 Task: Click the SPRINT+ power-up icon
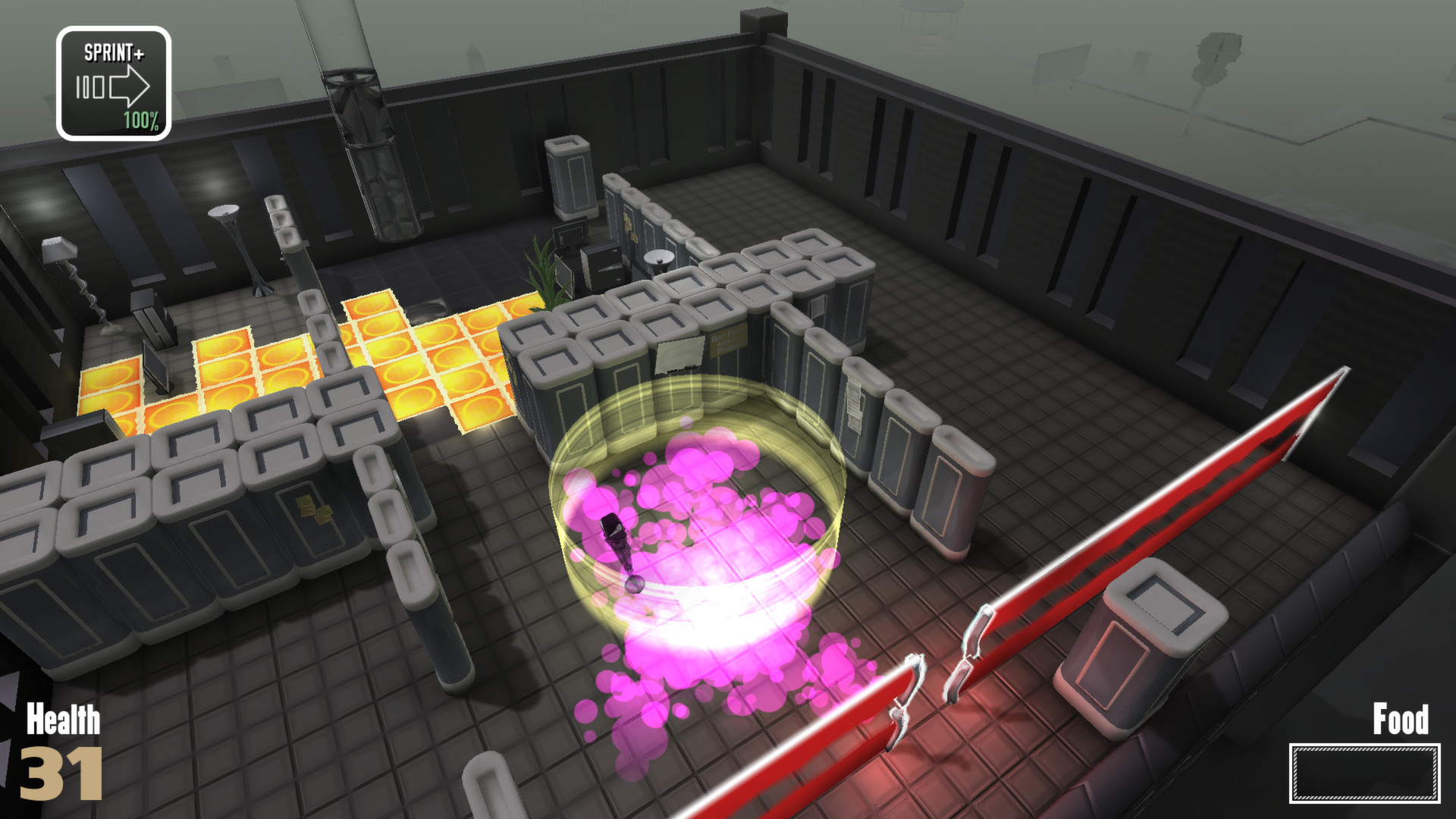click(114, 80)
